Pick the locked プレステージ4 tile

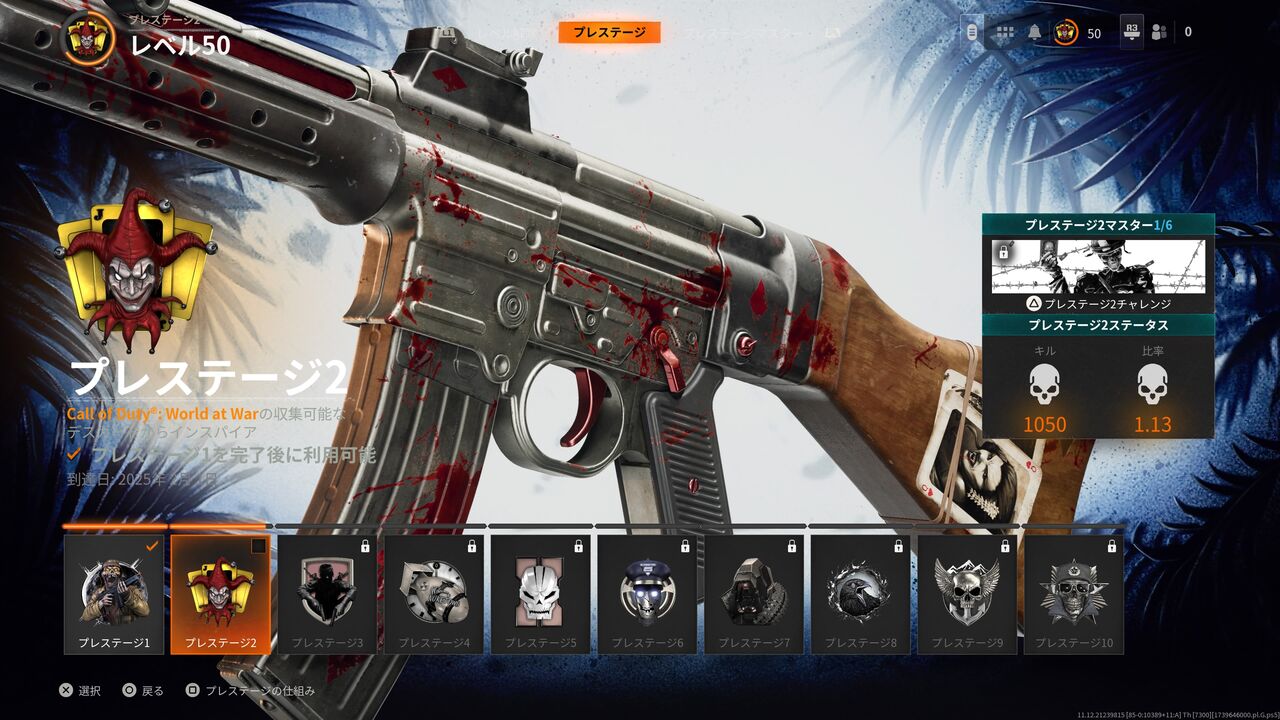434,594
